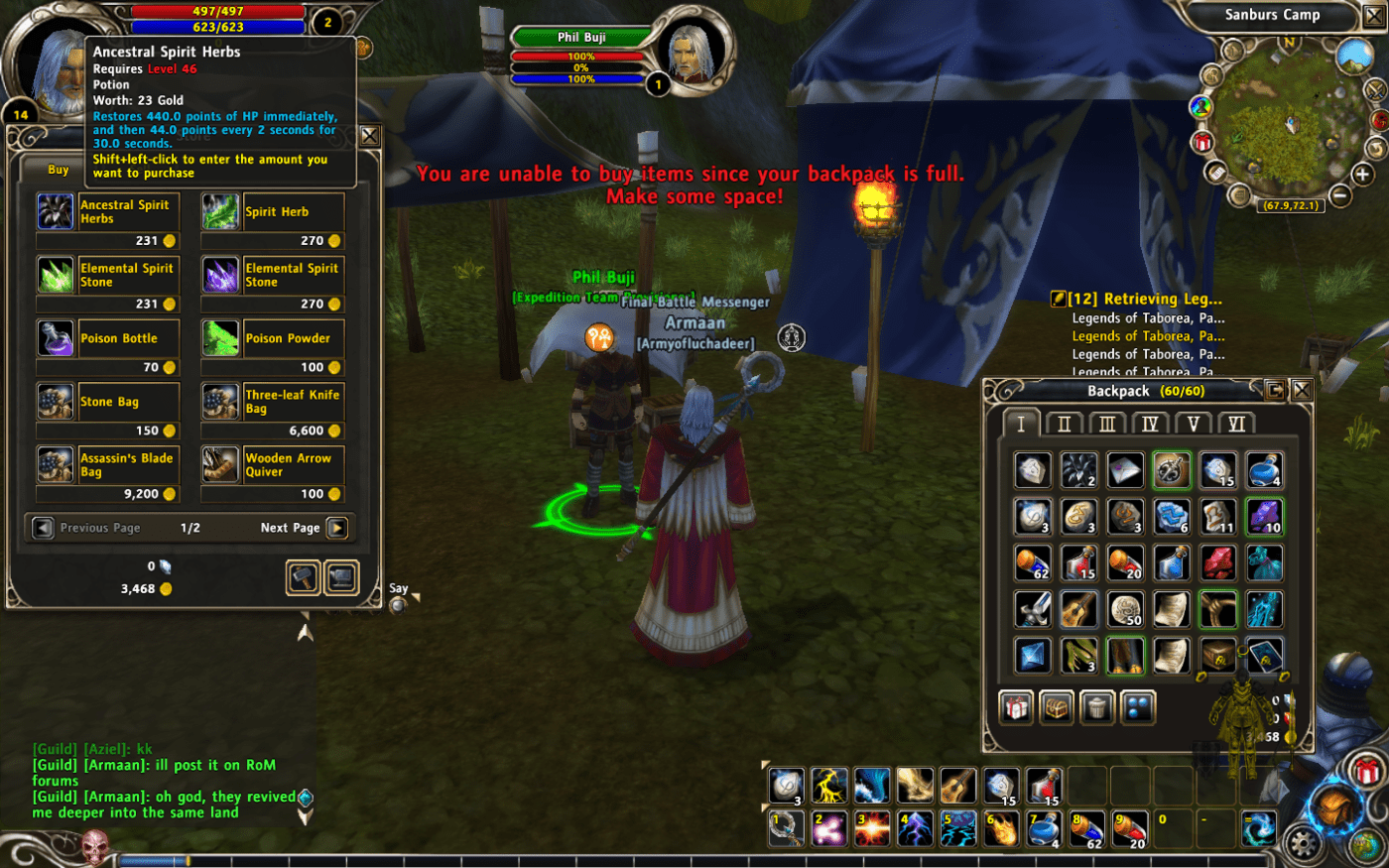
Task: Switch to backpack tab II
Action: [x=1064, y=424]
